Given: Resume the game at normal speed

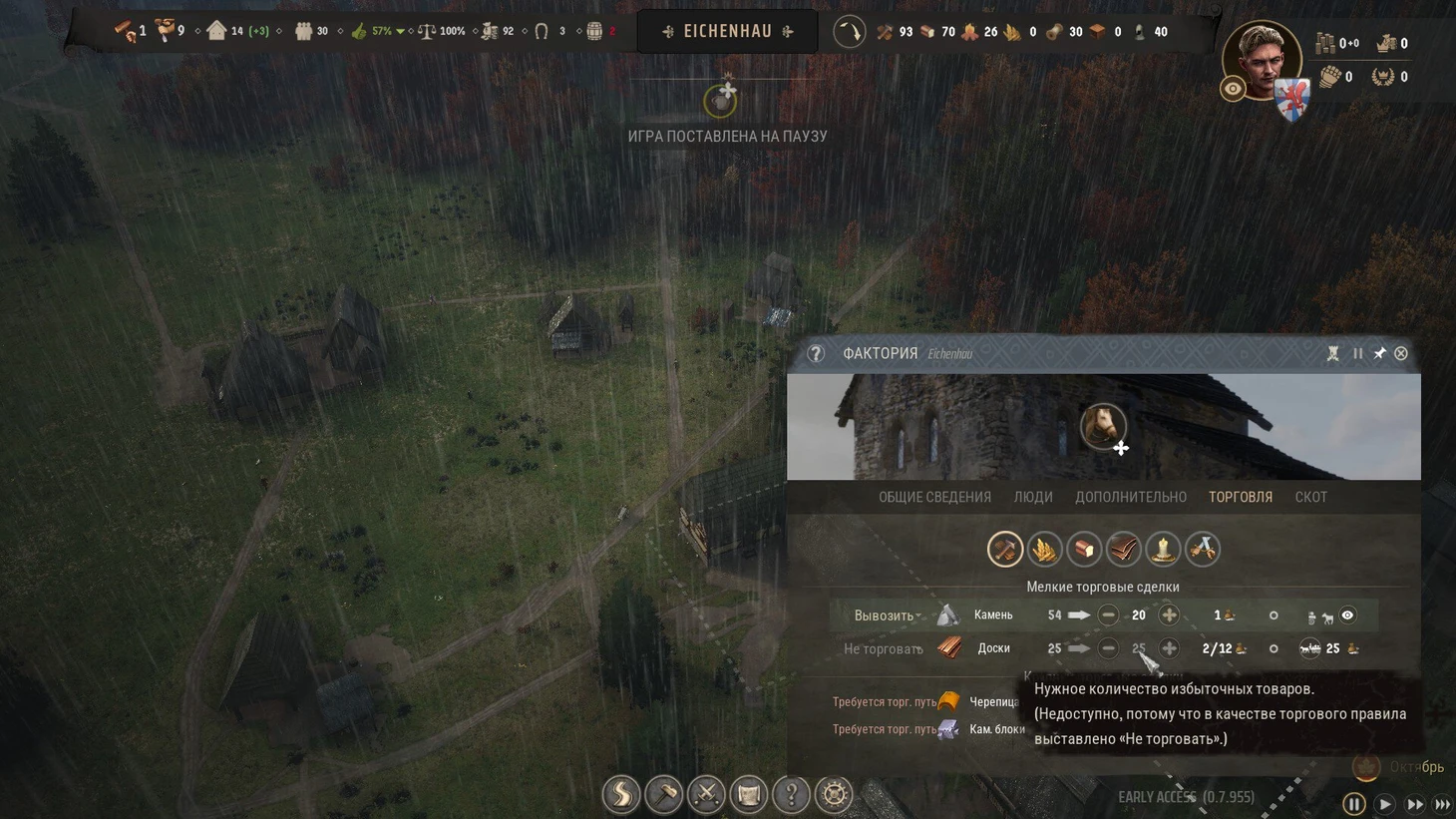Looking at the screenshot, I should tap(1384, 804).
